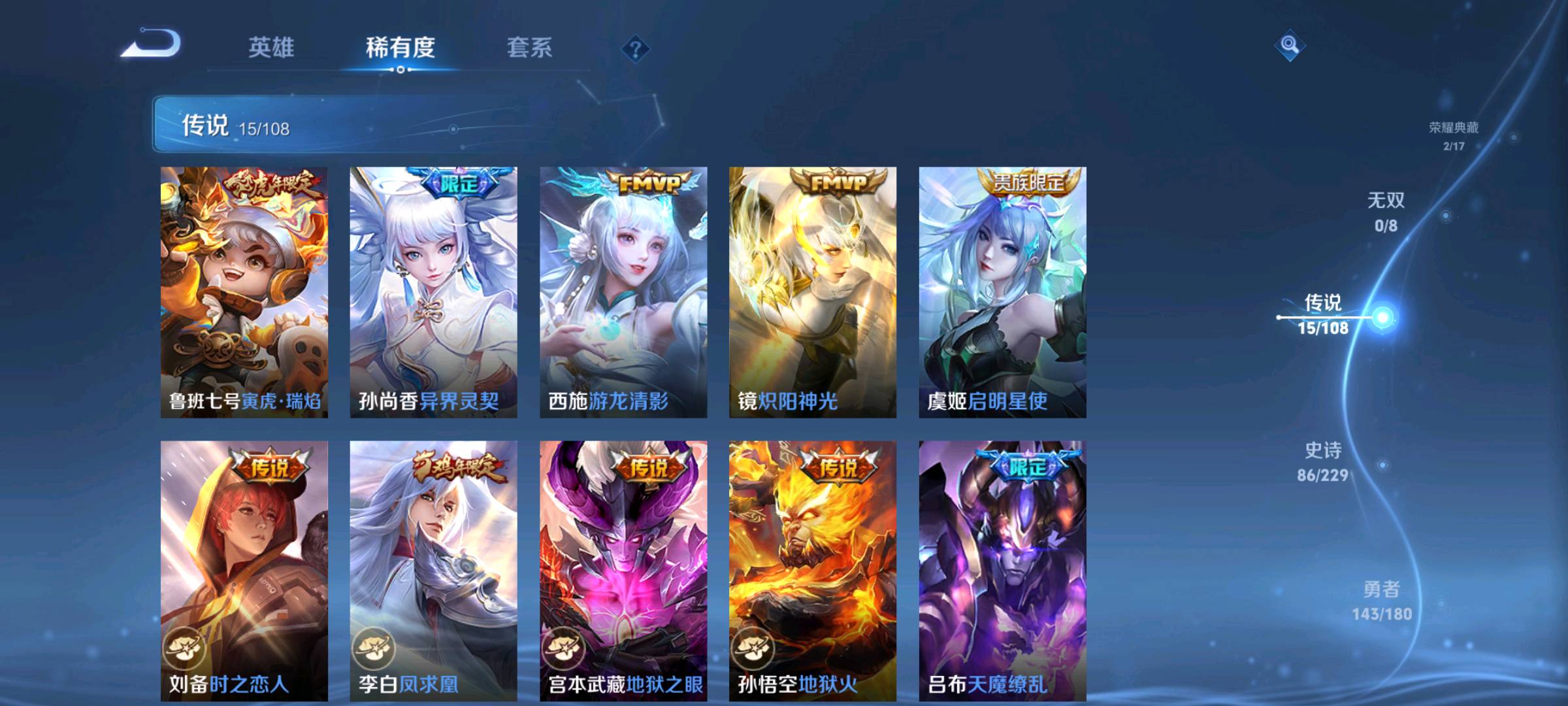Image resolution: width=1568 pixels, height=706 pixels.
Task: Choose the 刘备 时之恋人 skin card
Action: tap(244, 570)
